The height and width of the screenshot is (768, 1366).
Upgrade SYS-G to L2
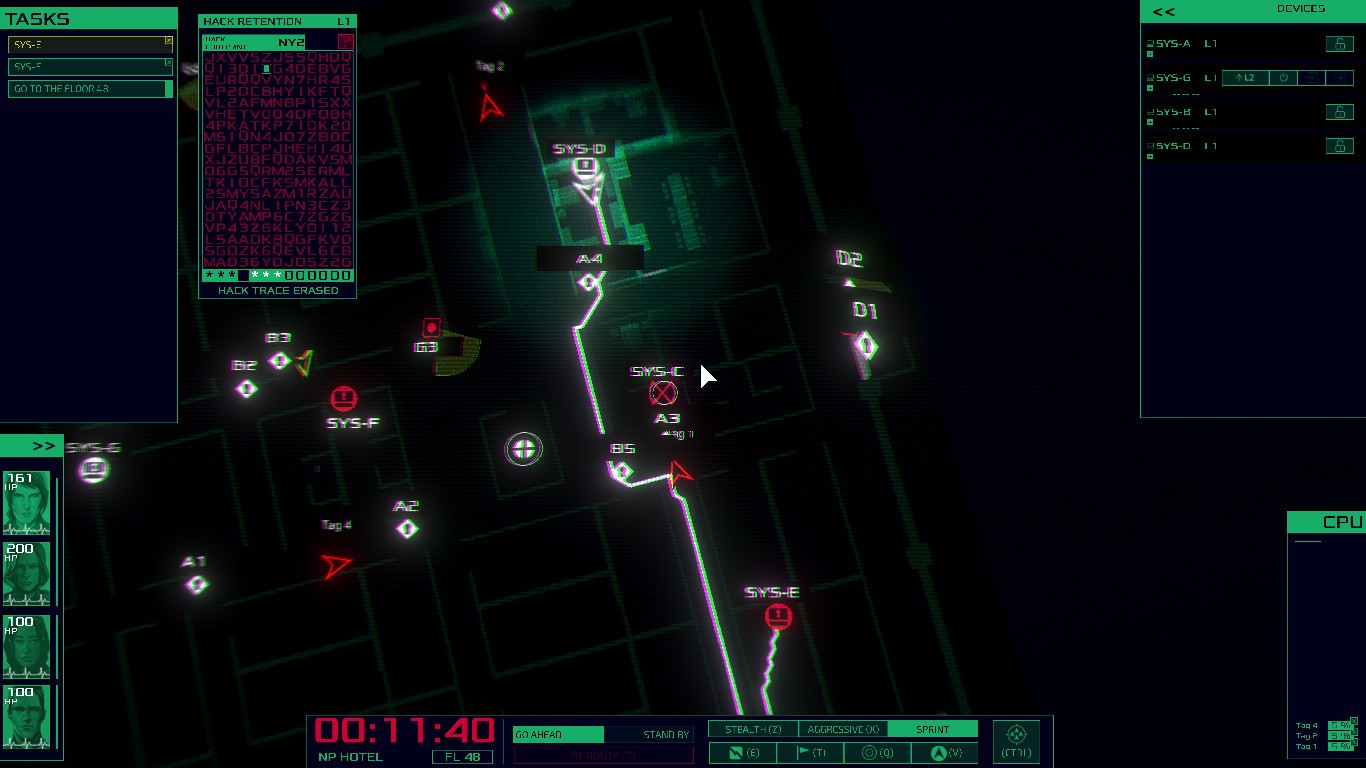(x=1244, y=77)
